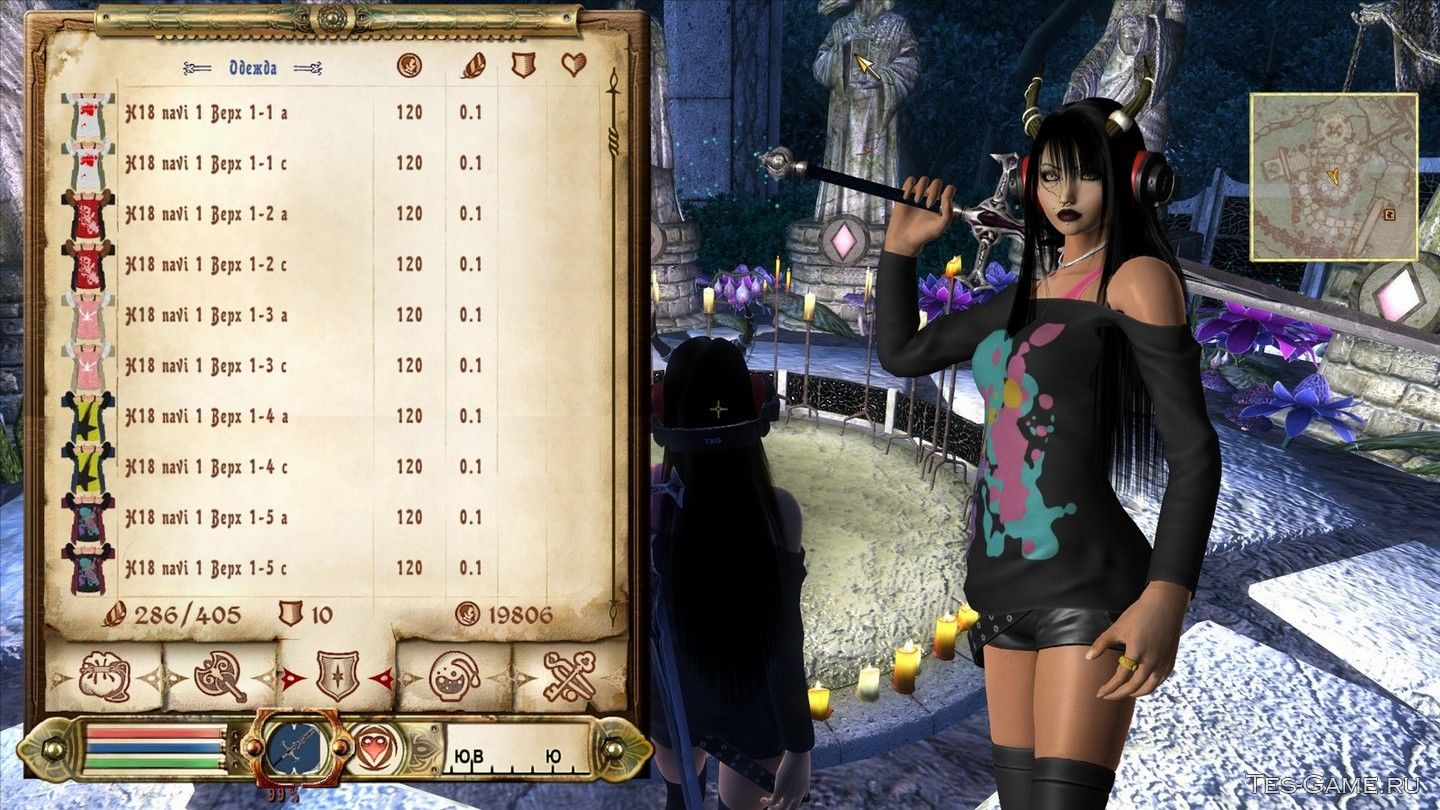This screenshot has width=1440, height=810.
Task: Select the H18 navi 1 Верх 1-1 c row
Action: pos(205,163)
